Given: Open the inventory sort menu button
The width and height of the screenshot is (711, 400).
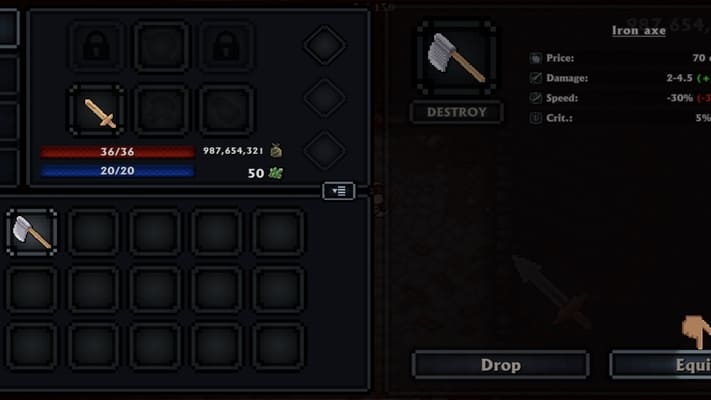Looking at the screenshot, I should [339, 190].
